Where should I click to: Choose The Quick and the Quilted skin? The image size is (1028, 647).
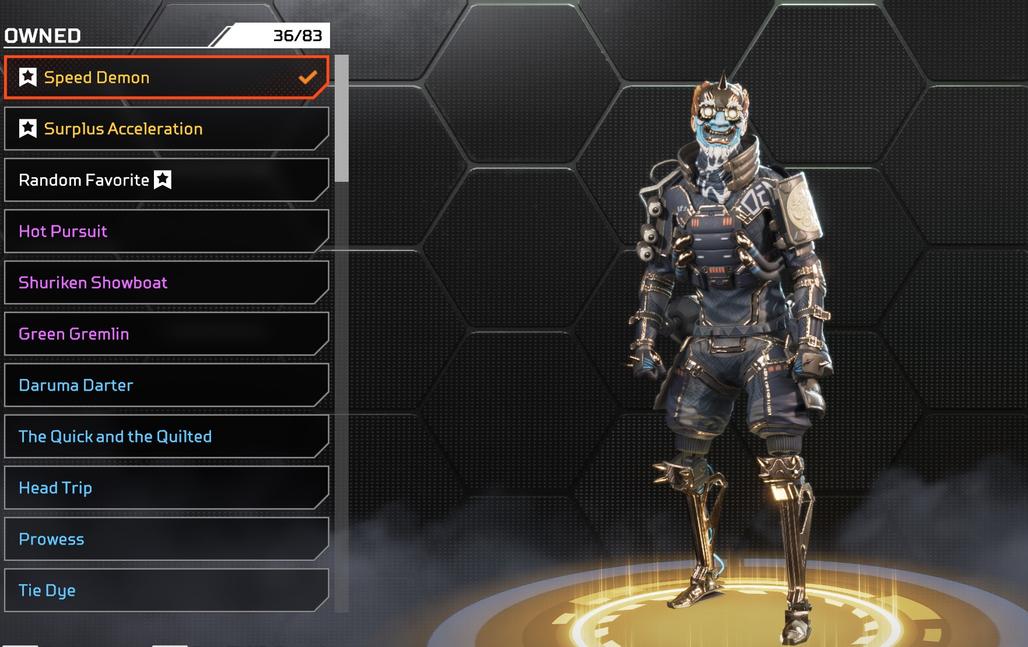(x=166, y=437)
